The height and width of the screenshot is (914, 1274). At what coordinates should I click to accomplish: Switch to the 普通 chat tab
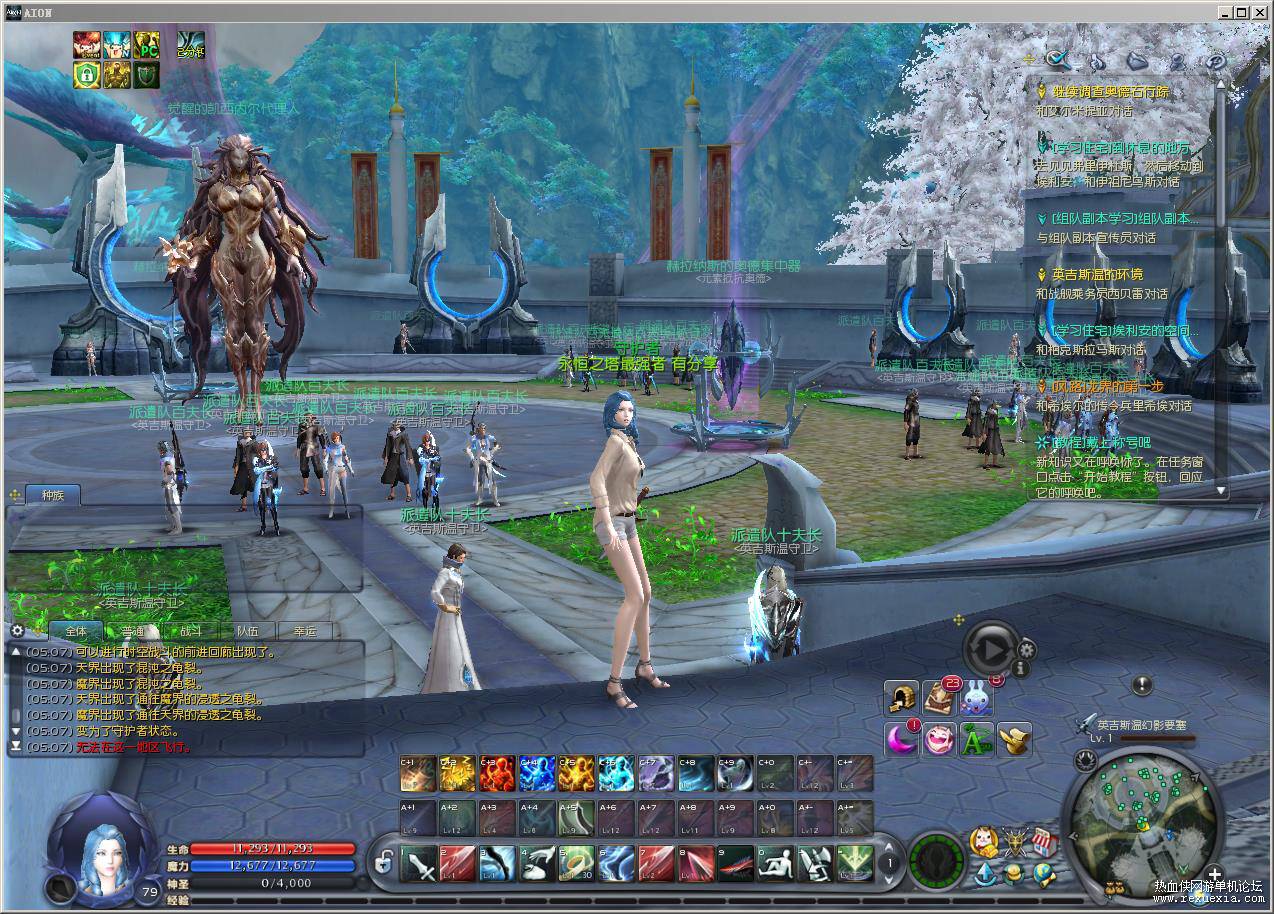click(134, 631)
